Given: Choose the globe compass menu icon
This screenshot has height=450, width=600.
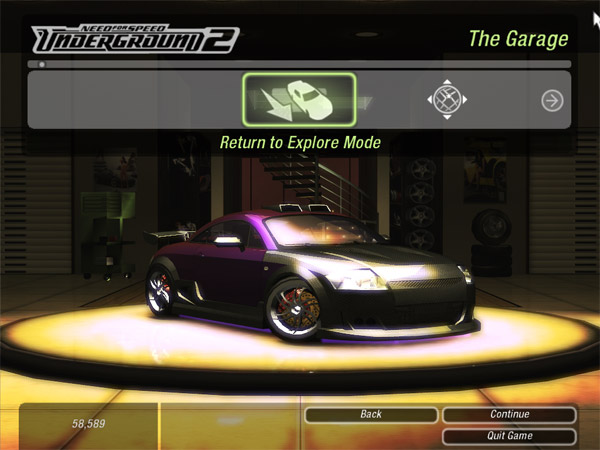Looking at the screenshot, I should [x=447, y=99].
